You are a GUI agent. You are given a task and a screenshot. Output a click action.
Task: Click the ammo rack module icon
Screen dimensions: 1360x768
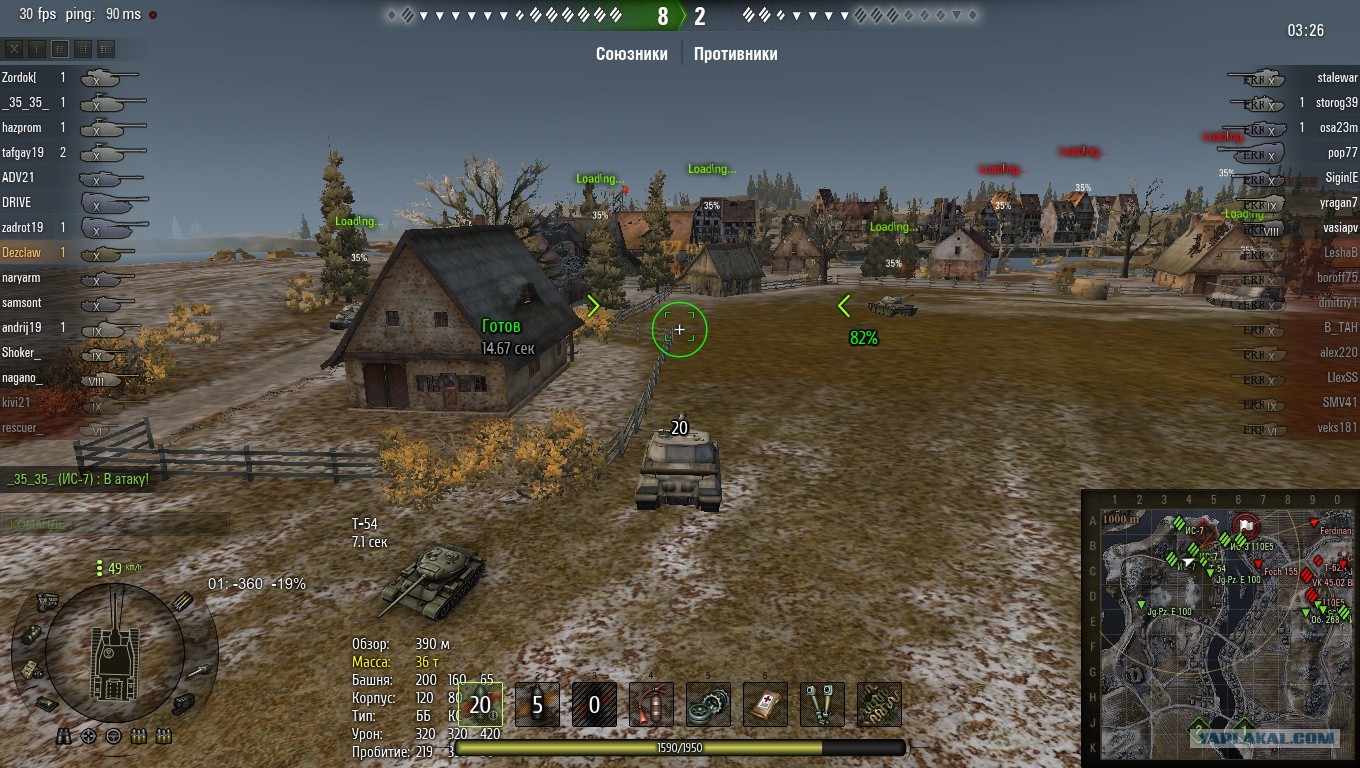pos(183,602)
